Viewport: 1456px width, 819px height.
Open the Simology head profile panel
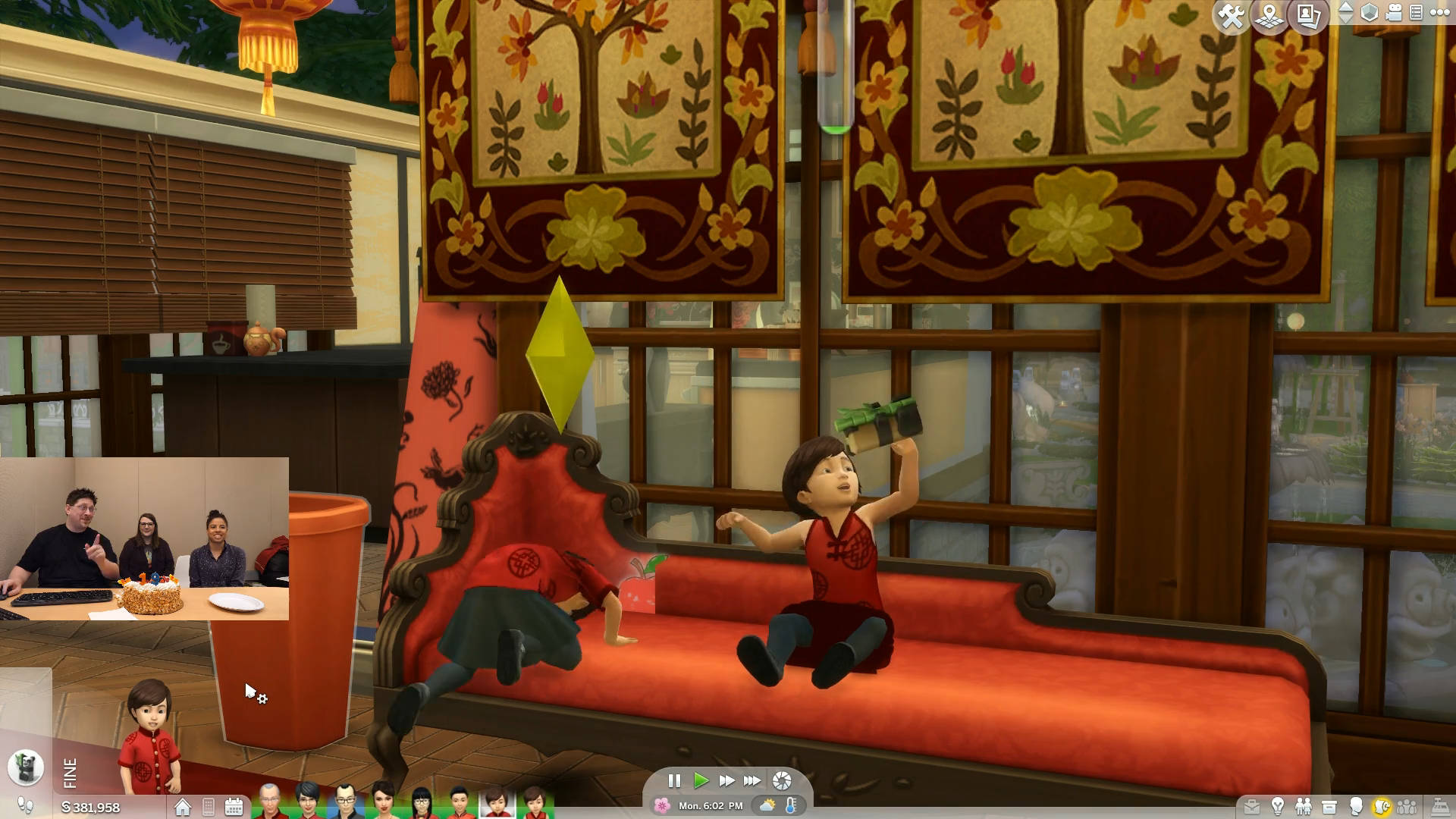coord(1356,807)
